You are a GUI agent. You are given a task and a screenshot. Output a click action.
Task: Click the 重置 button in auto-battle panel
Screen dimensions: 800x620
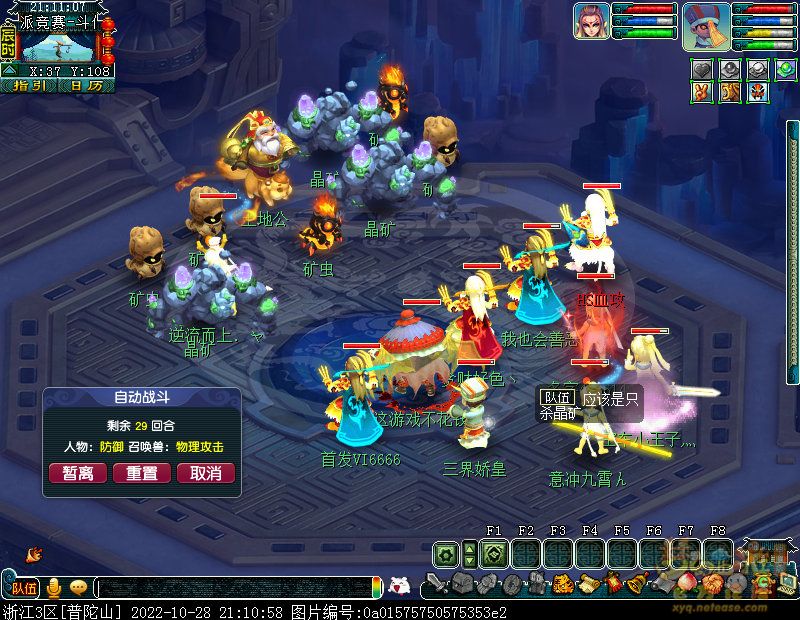click(x=142, y=473)
